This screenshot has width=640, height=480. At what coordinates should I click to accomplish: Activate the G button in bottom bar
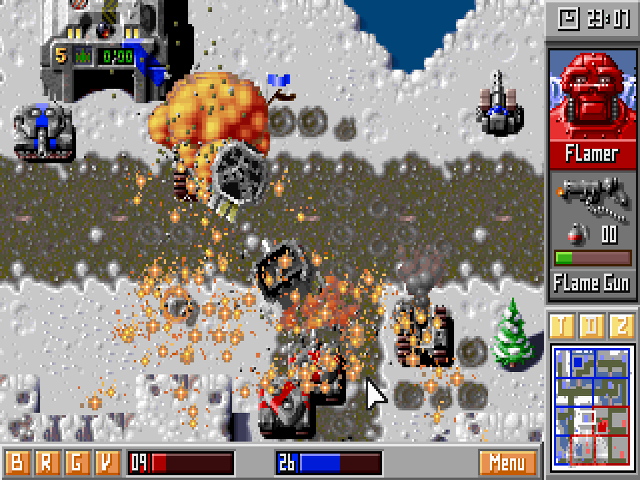[76, 463]
